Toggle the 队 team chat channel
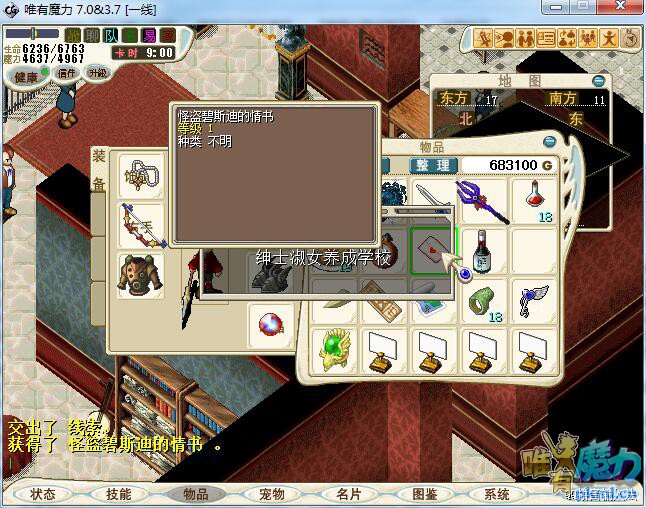646x508 pixels. click(111, 36)
